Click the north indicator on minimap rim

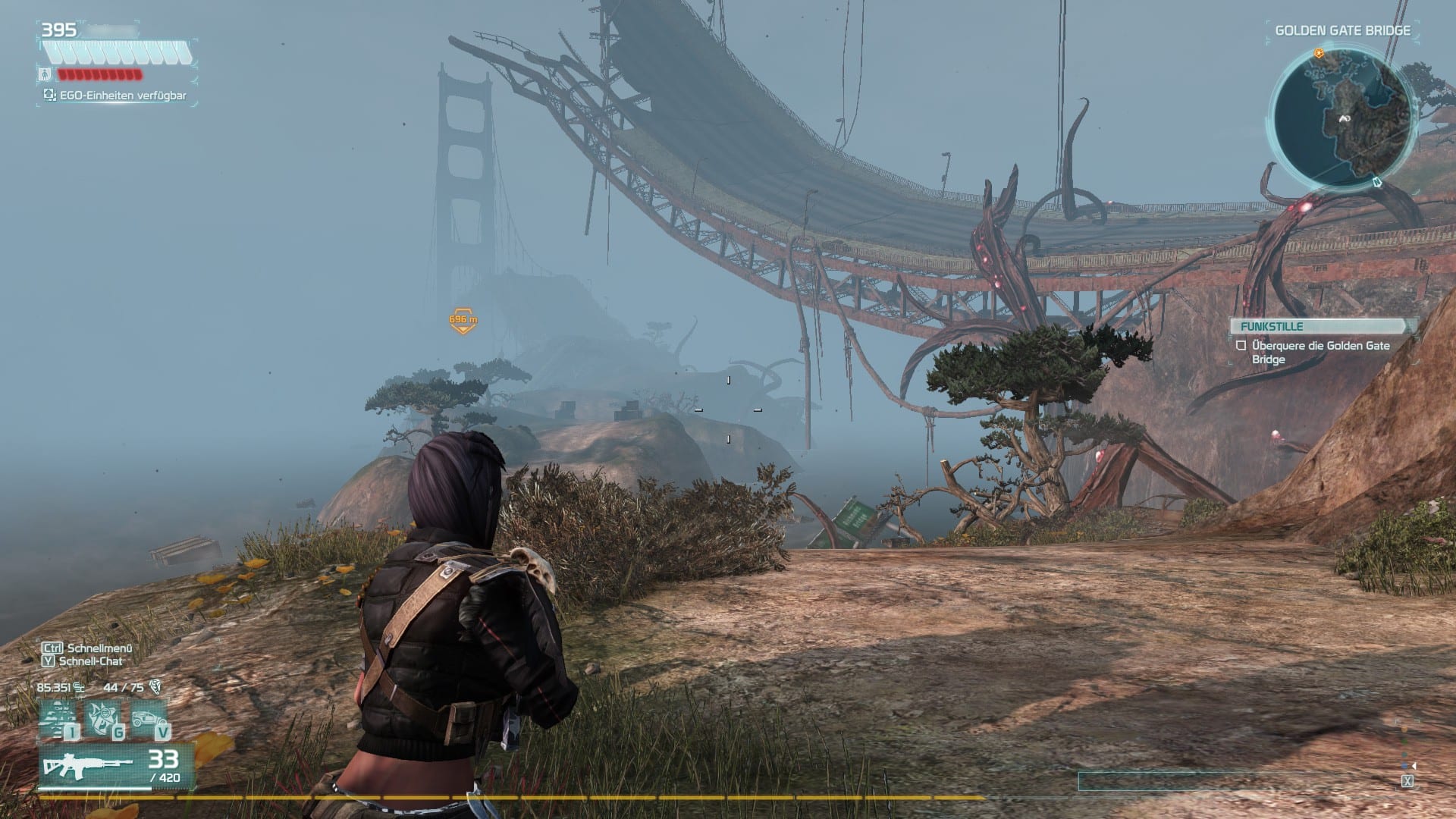click(x=1378, y=183)
